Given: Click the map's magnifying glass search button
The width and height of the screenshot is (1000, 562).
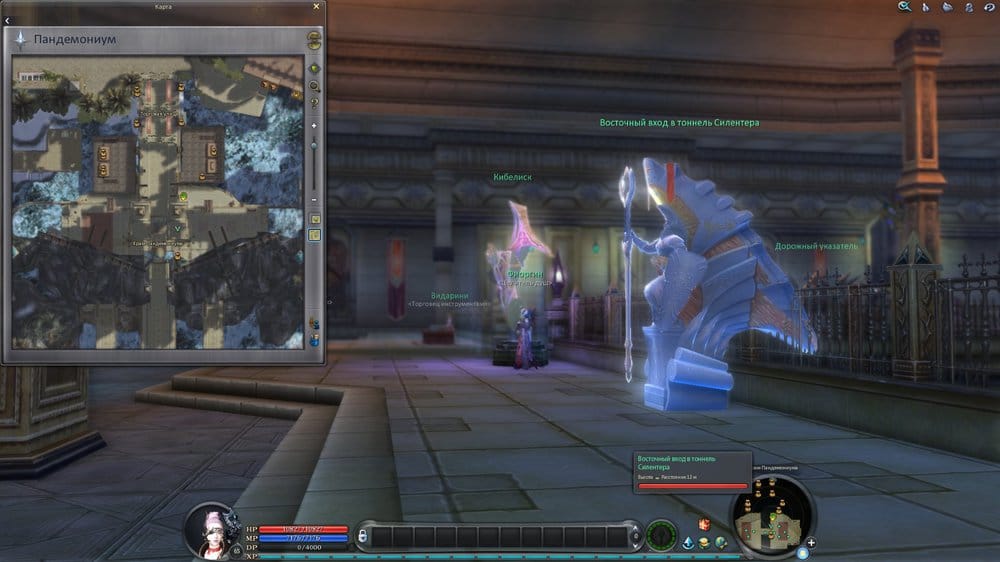Looking at the screenshot, I should coord(314,87).
